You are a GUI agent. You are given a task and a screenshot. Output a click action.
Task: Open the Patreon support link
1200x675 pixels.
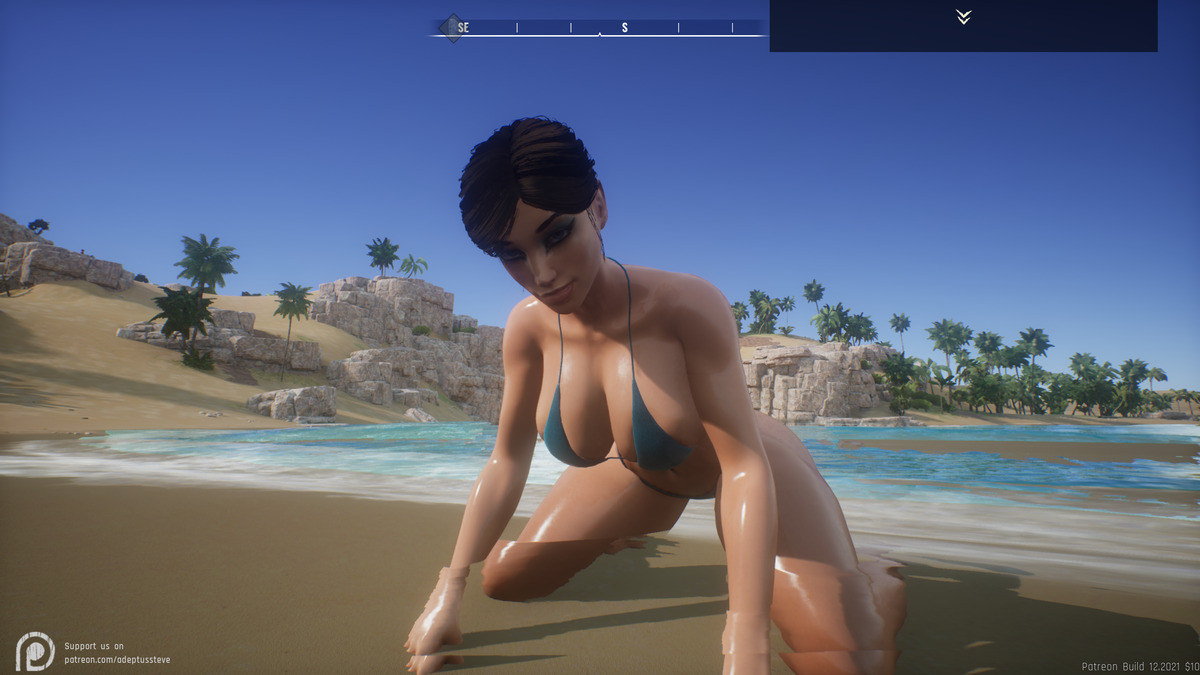point(117,659)
